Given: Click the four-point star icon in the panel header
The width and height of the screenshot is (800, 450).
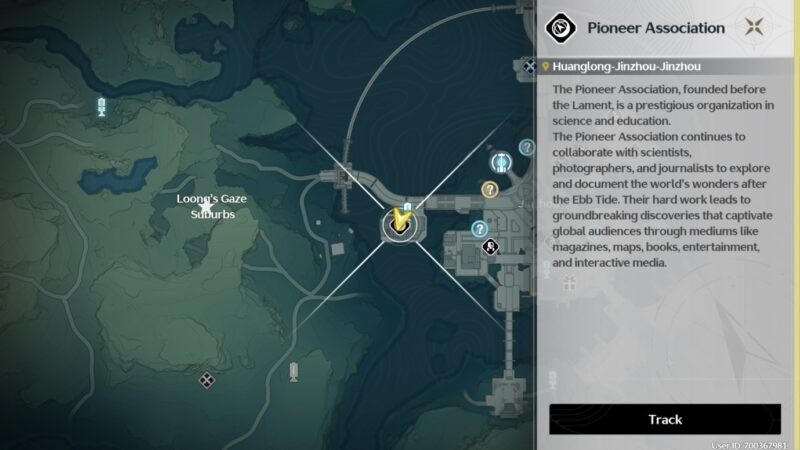Looking at the screenshot, I should (758, 28).
